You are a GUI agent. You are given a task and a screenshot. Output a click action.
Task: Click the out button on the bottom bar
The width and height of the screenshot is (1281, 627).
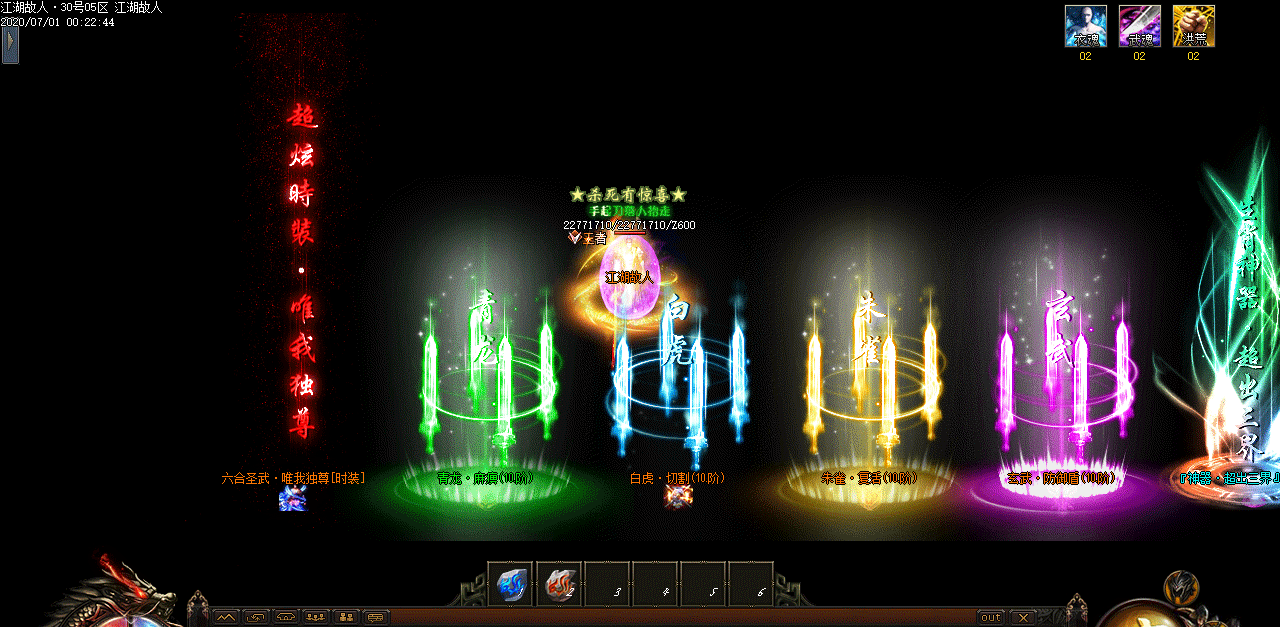pos(990,617)
